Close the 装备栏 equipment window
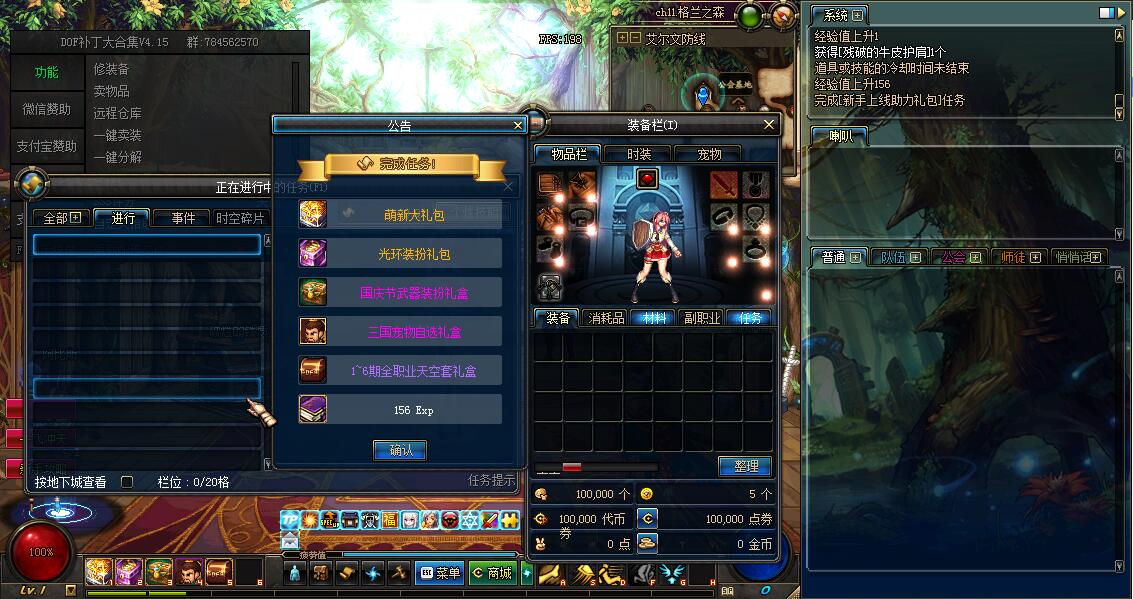This screenshot has height=599, width=1133. [768, 125]
